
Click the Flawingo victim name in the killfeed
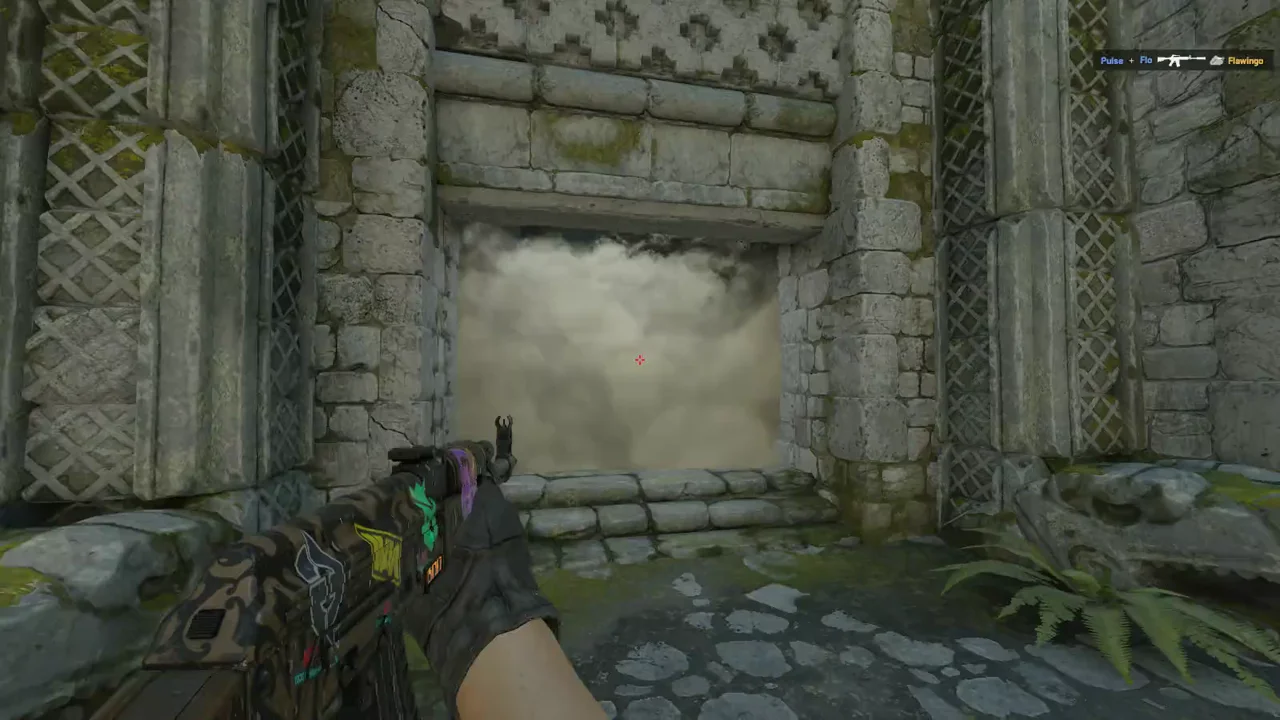click(x=1245, y=60)
